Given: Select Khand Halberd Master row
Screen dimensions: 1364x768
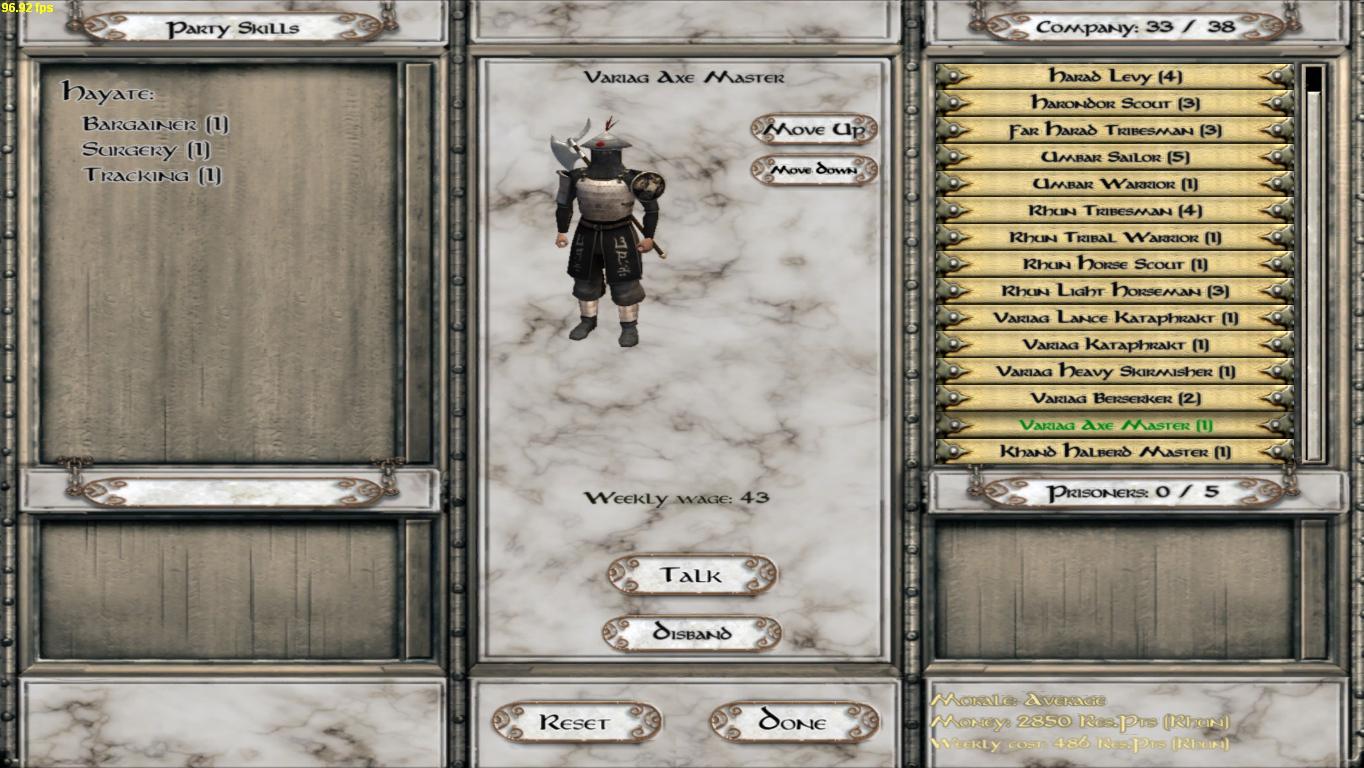Looking at the screenshot, I should click(x=1115, y=452).
